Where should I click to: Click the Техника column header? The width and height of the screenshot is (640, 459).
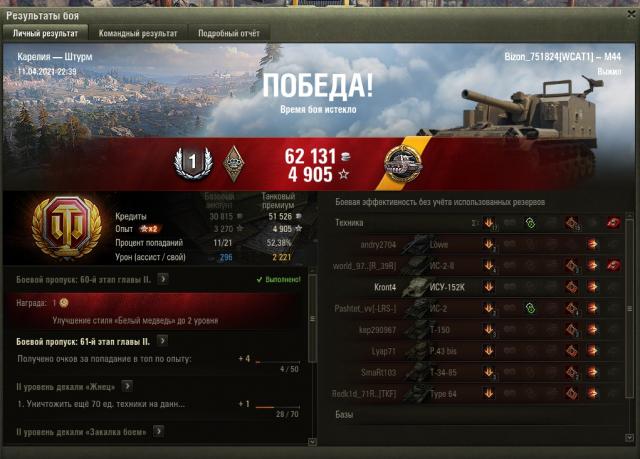point(350,223)
